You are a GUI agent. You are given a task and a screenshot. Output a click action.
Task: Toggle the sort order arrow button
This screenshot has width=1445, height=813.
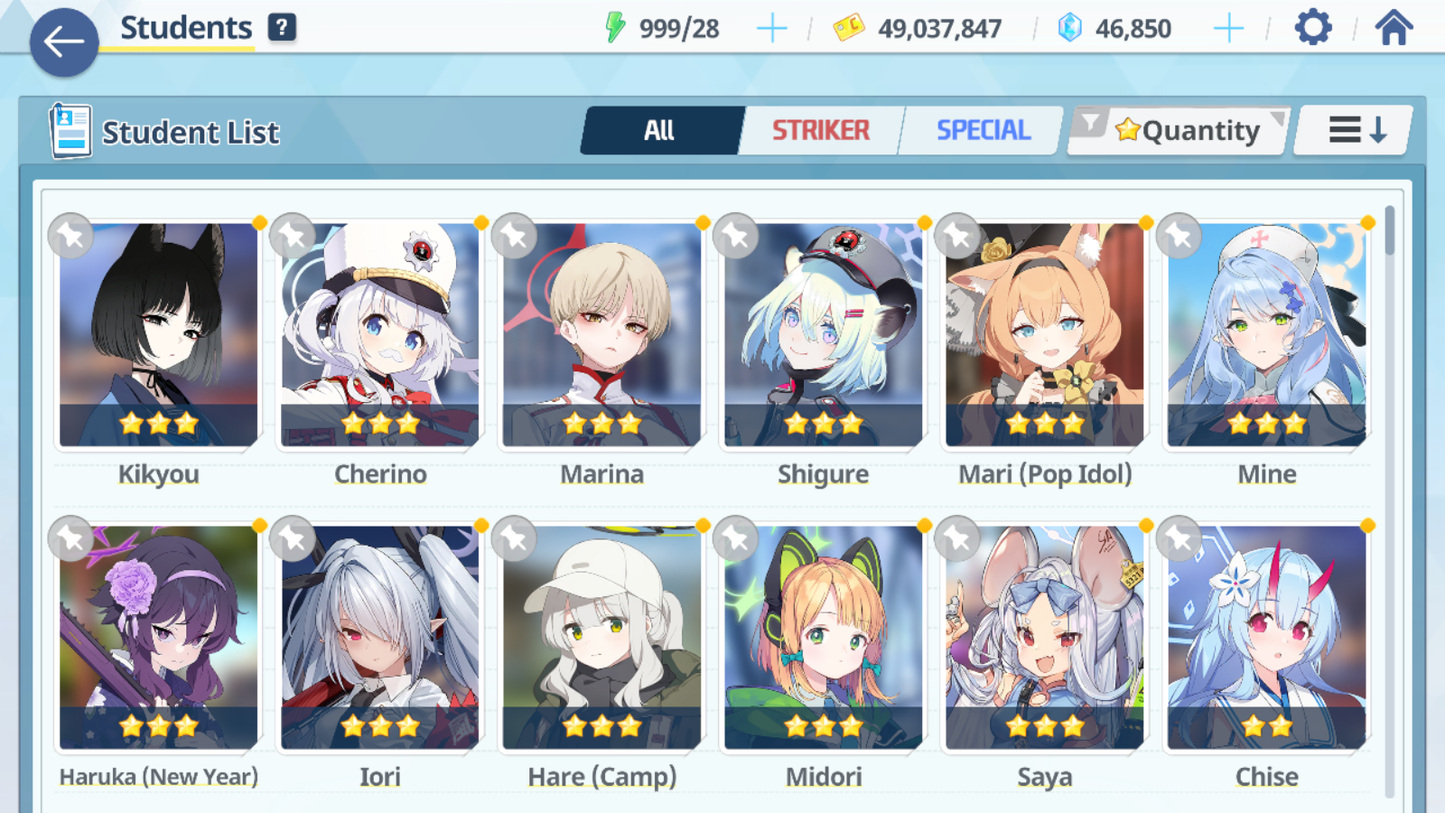(1355, 130)
